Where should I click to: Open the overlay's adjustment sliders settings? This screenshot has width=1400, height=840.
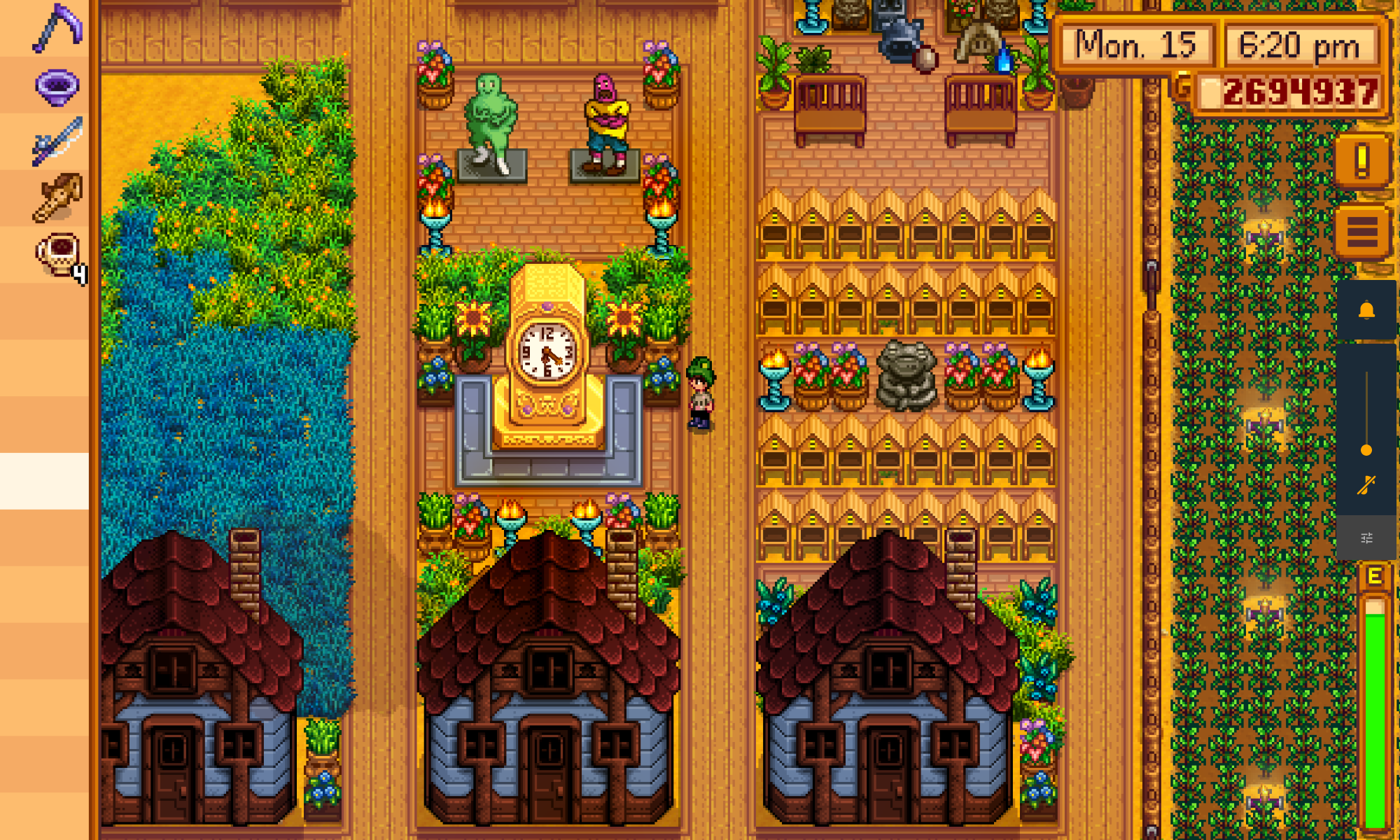pyautogui.click(x=1366, y=538)
